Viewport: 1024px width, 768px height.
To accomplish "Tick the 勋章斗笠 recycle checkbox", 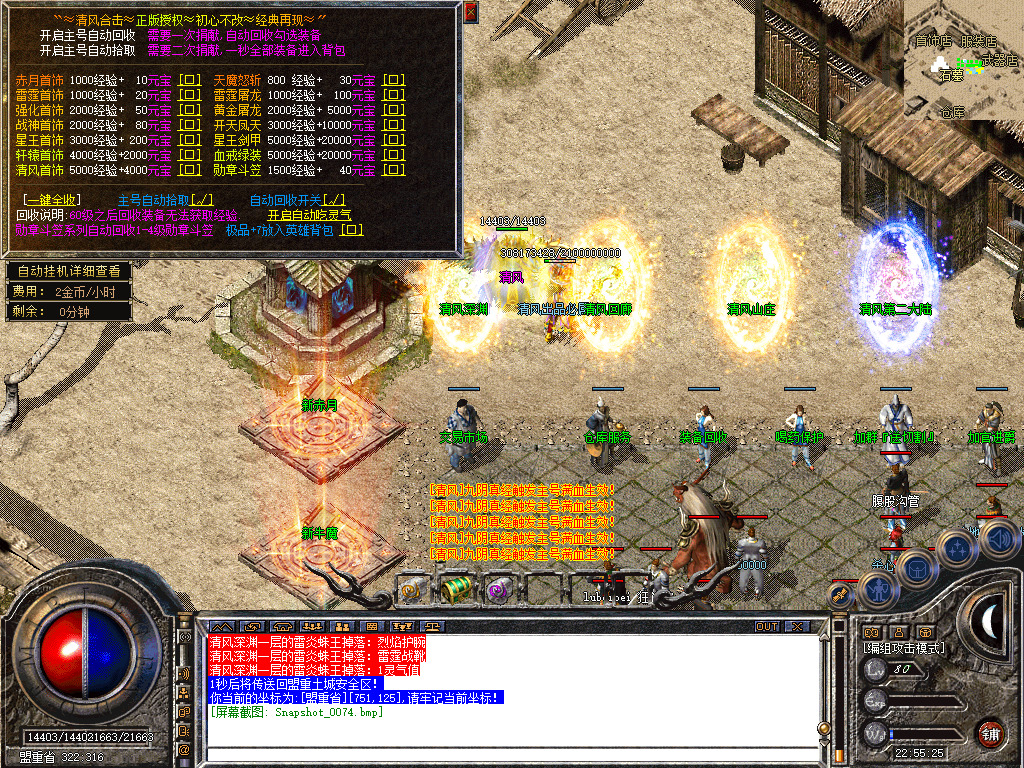I will 395,170.
